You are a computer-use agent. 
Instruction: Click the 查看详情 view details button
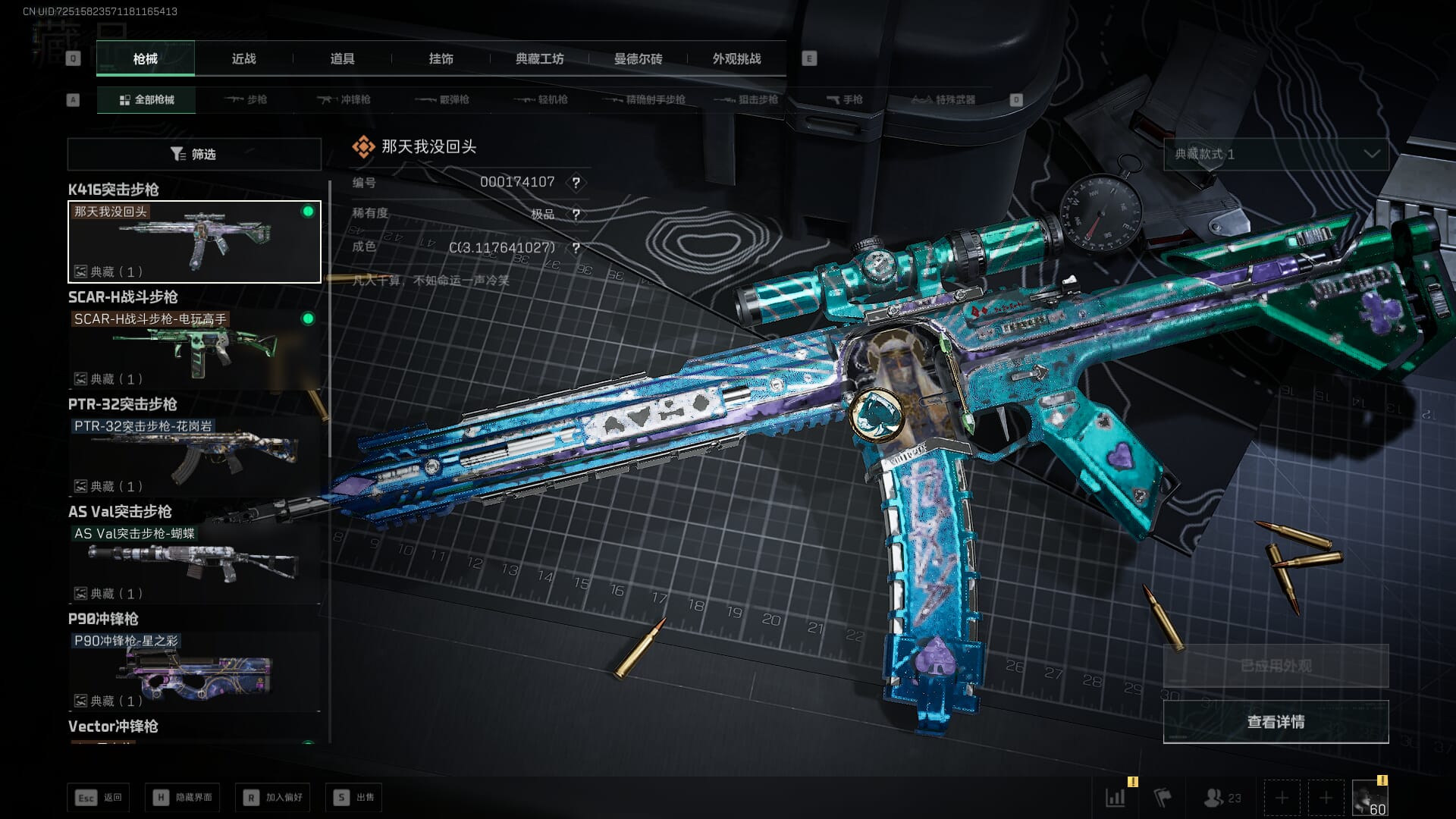[x=1276, y=721]
